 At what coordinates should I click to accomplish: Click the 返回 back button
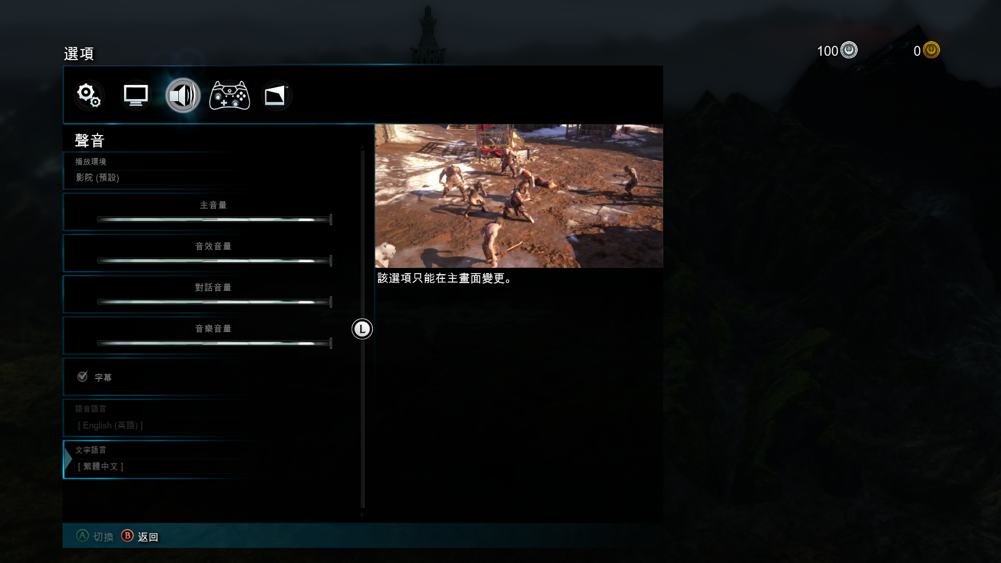140,537
